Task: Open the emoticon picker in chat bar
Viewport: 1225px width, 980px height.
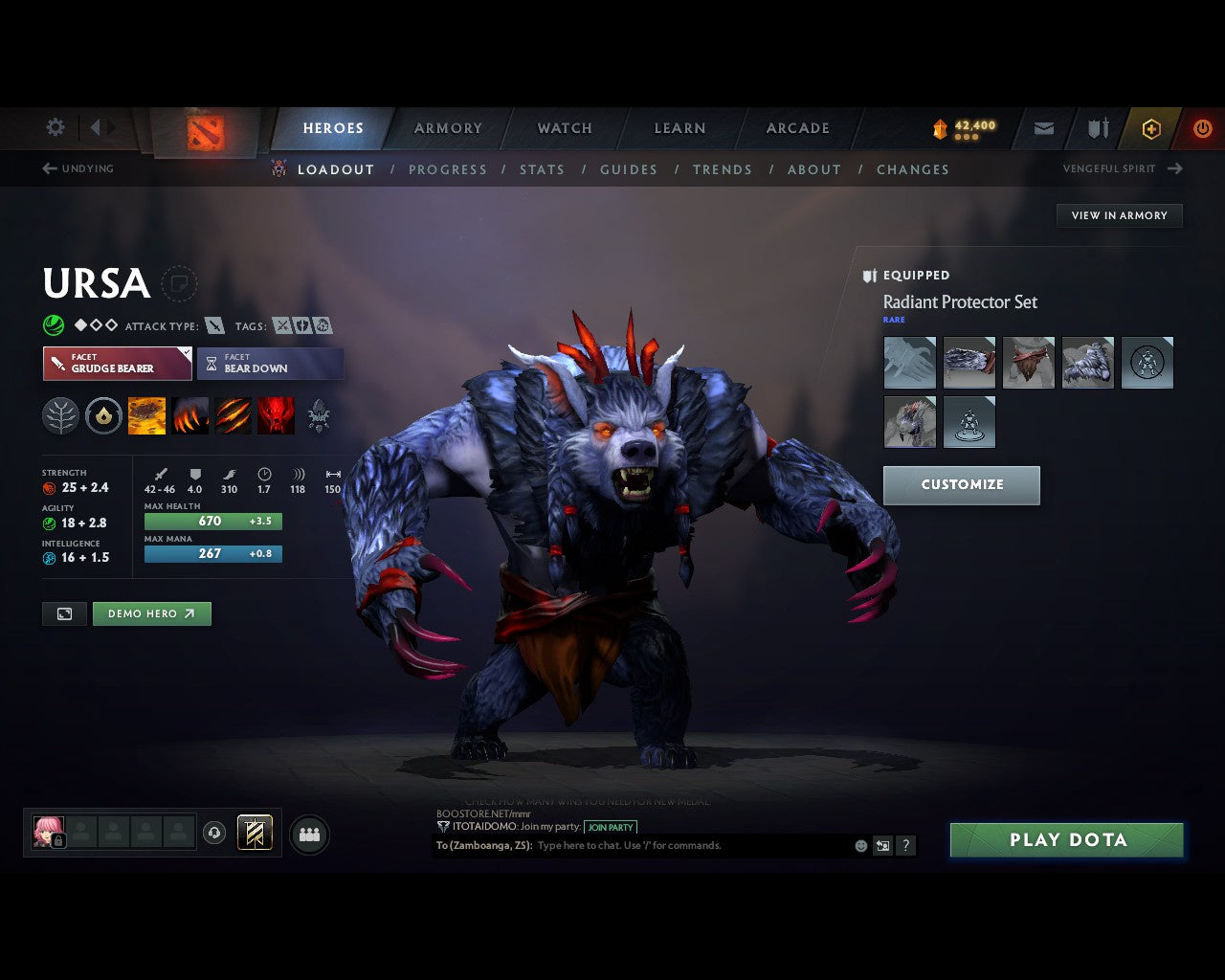Action: (x=859, y=845)
